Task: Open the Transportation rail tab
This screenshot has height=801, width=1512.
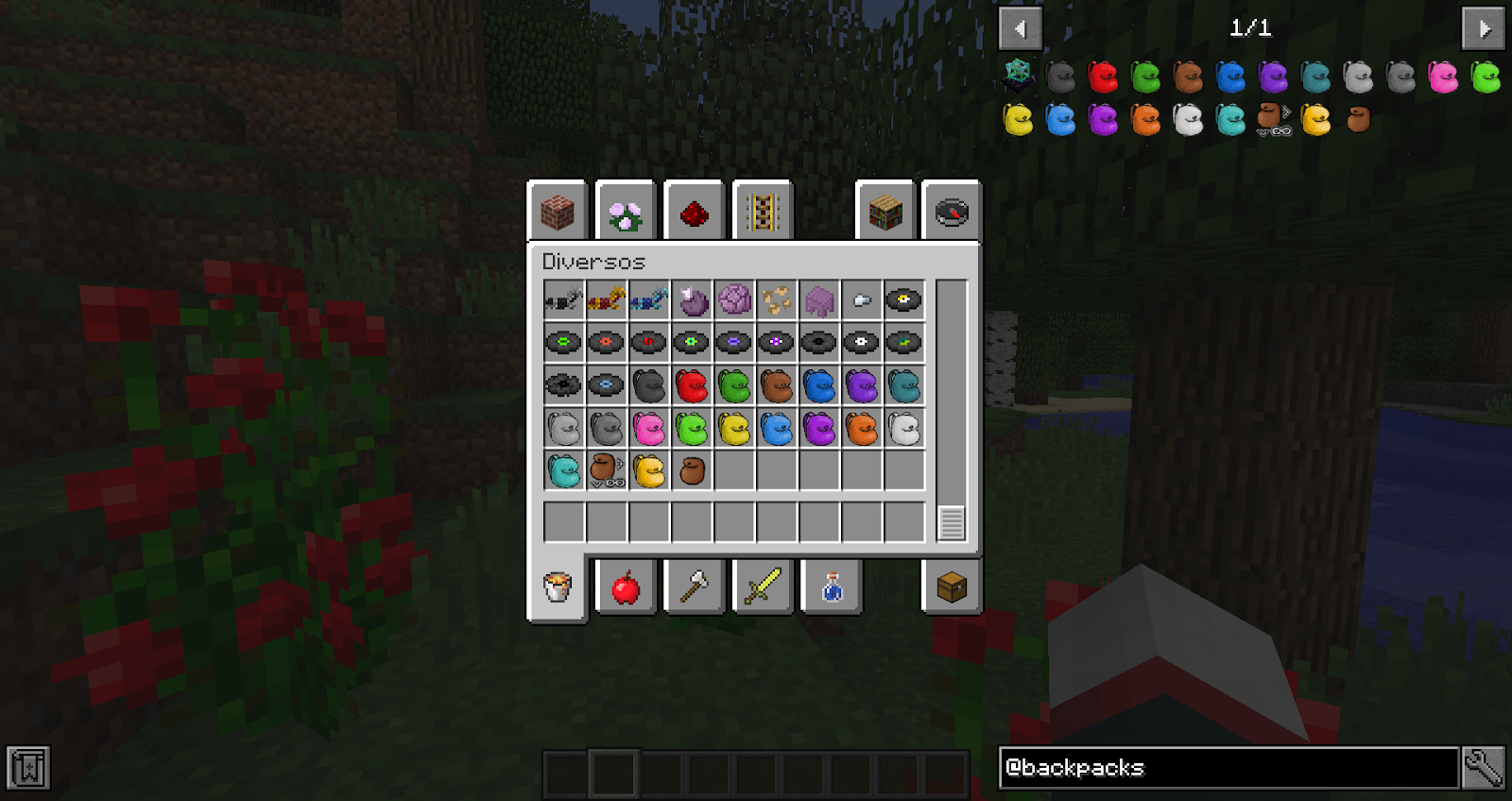Action: 762,212
